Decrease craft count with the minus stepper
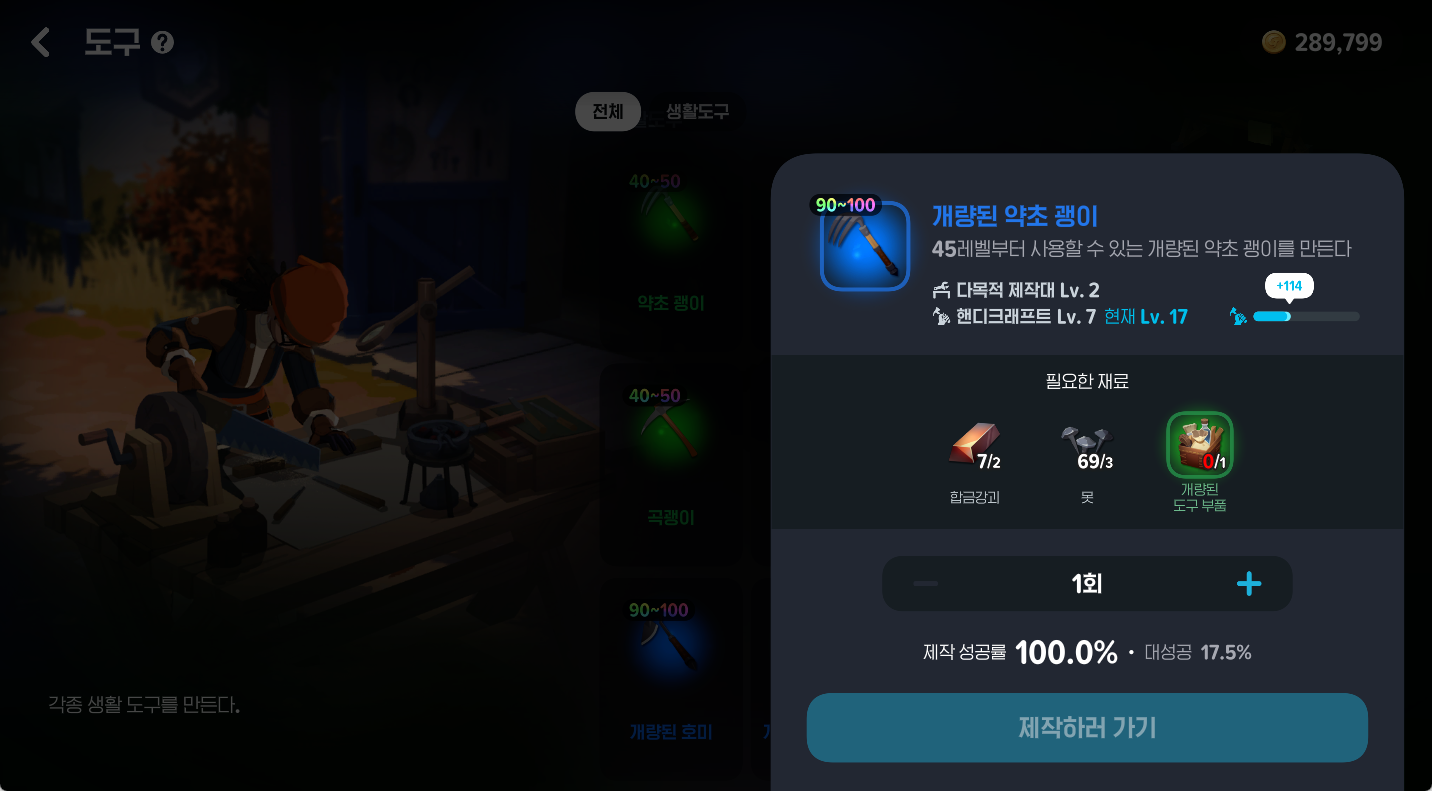The image size is (1432, 791). coord(925,583)
